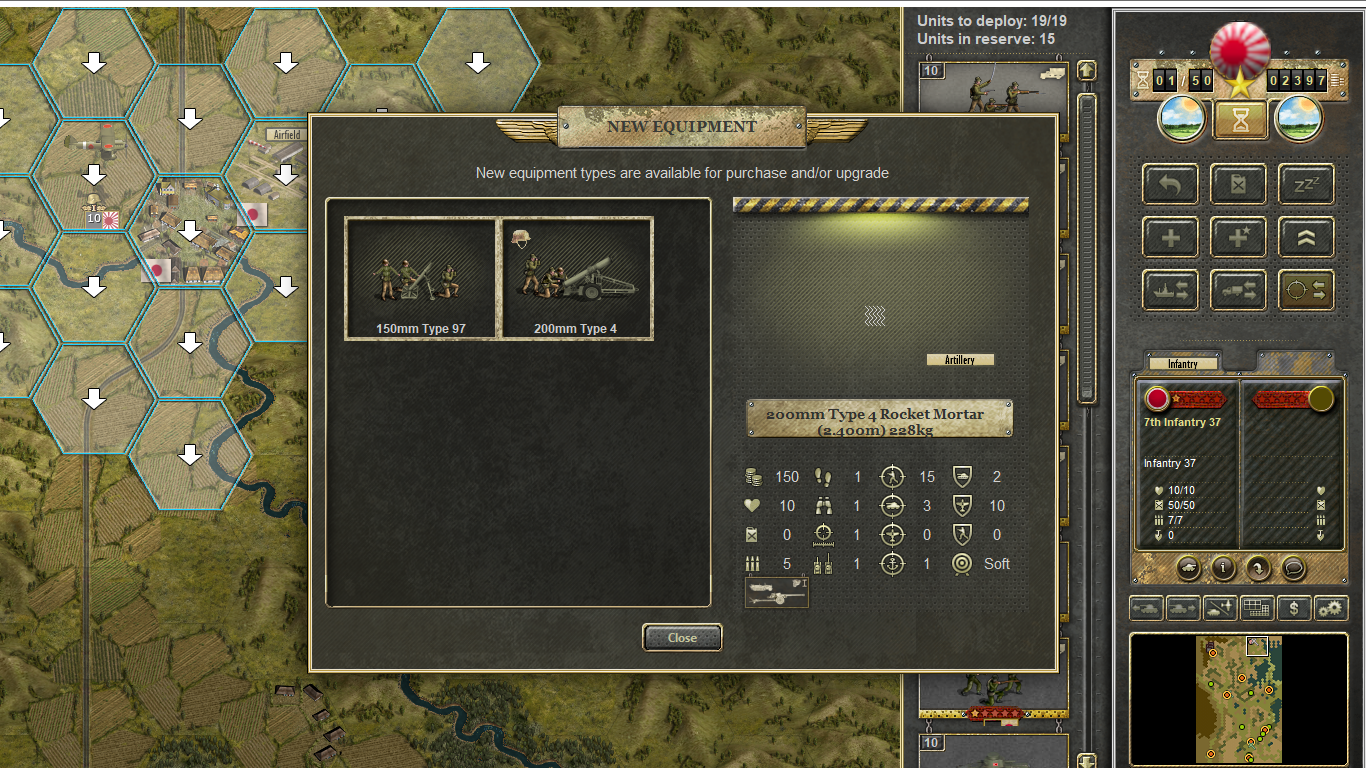Click the up arrow on the unit list scrollbar
The image size is (1366, 768).
1086,72
